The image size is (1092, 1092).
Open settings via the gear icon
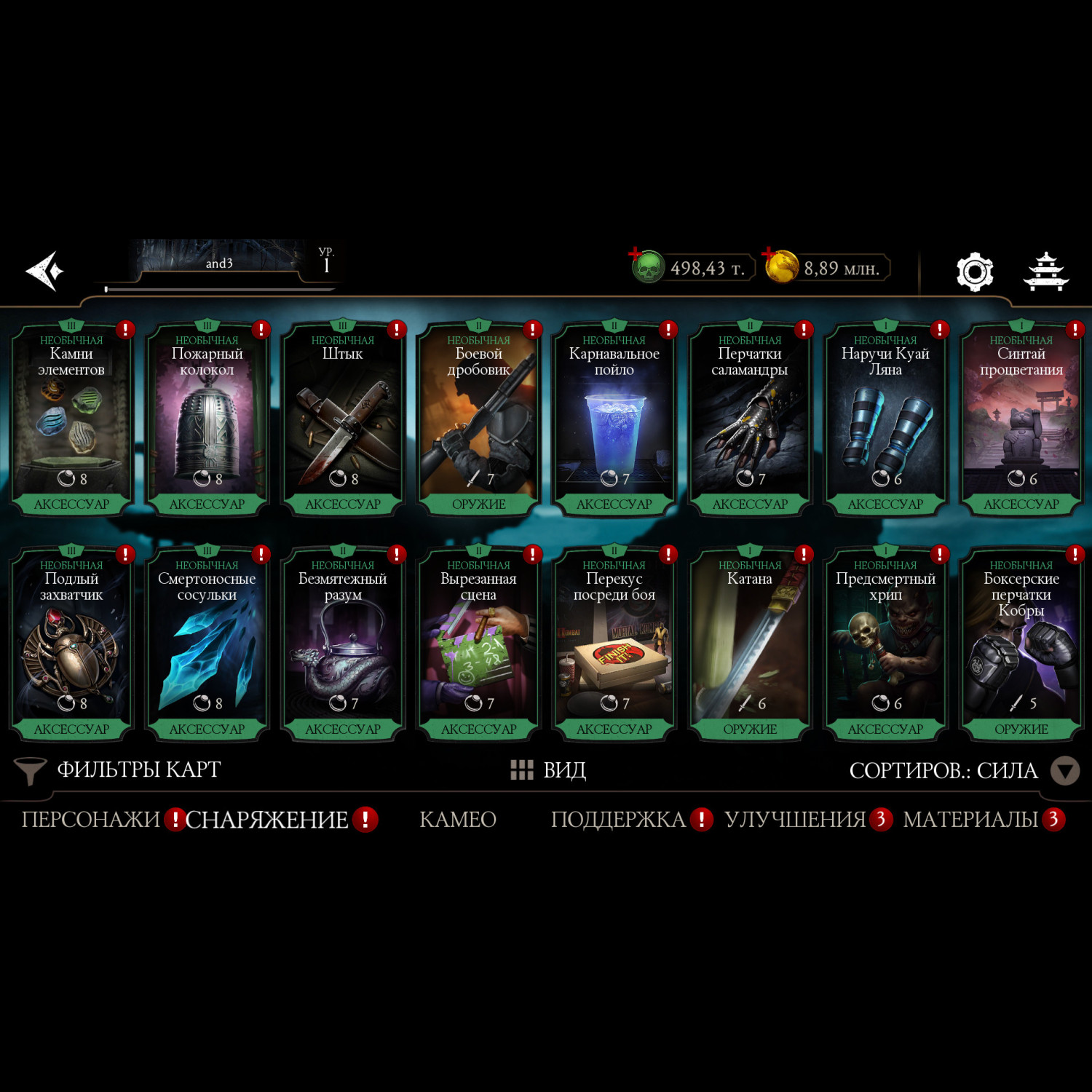click(x=974, y=272)
